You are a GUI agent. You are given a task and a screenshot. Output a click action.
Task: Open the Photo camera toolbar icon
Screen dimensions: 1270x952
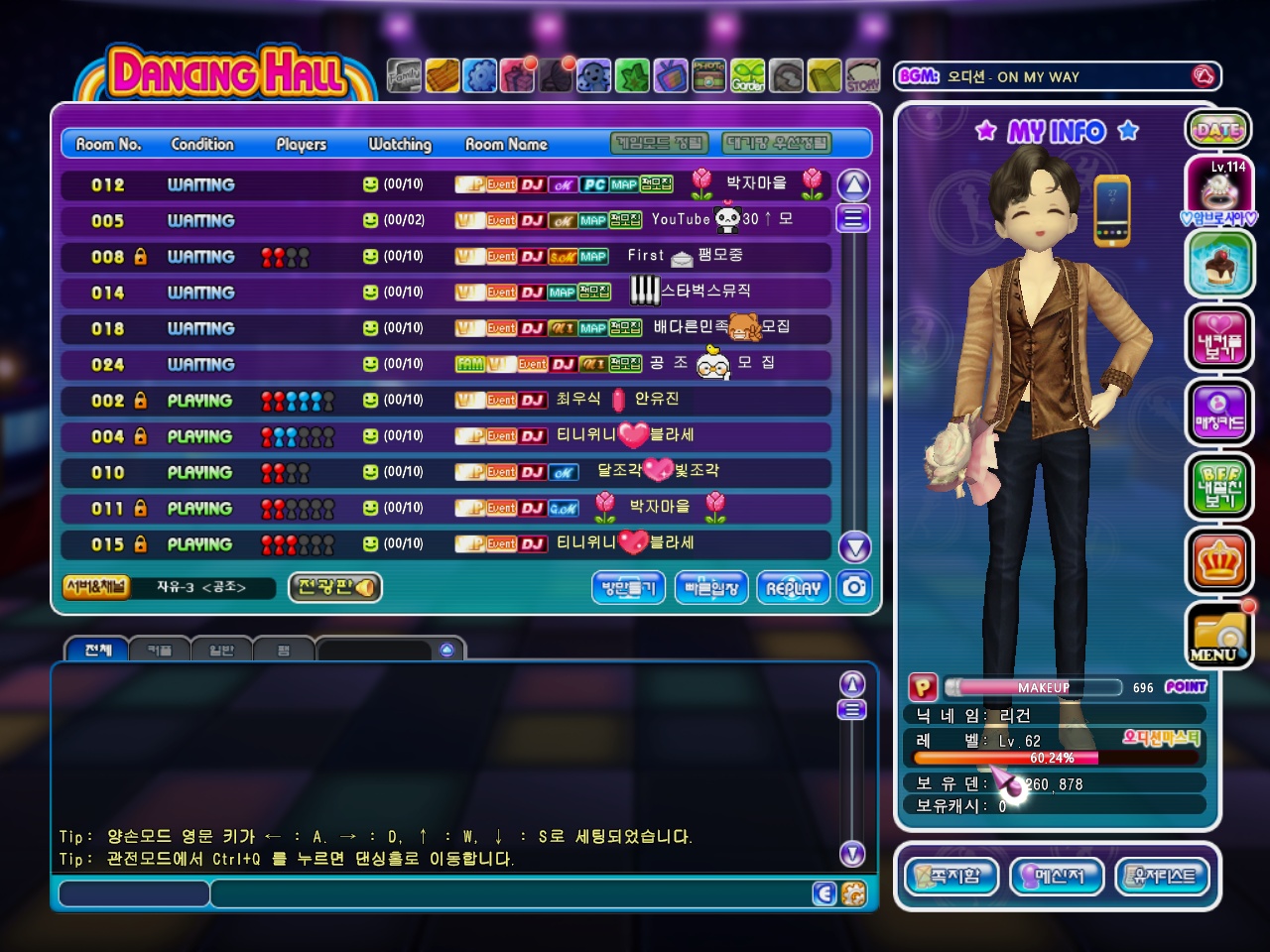click(x=708, y=75)
